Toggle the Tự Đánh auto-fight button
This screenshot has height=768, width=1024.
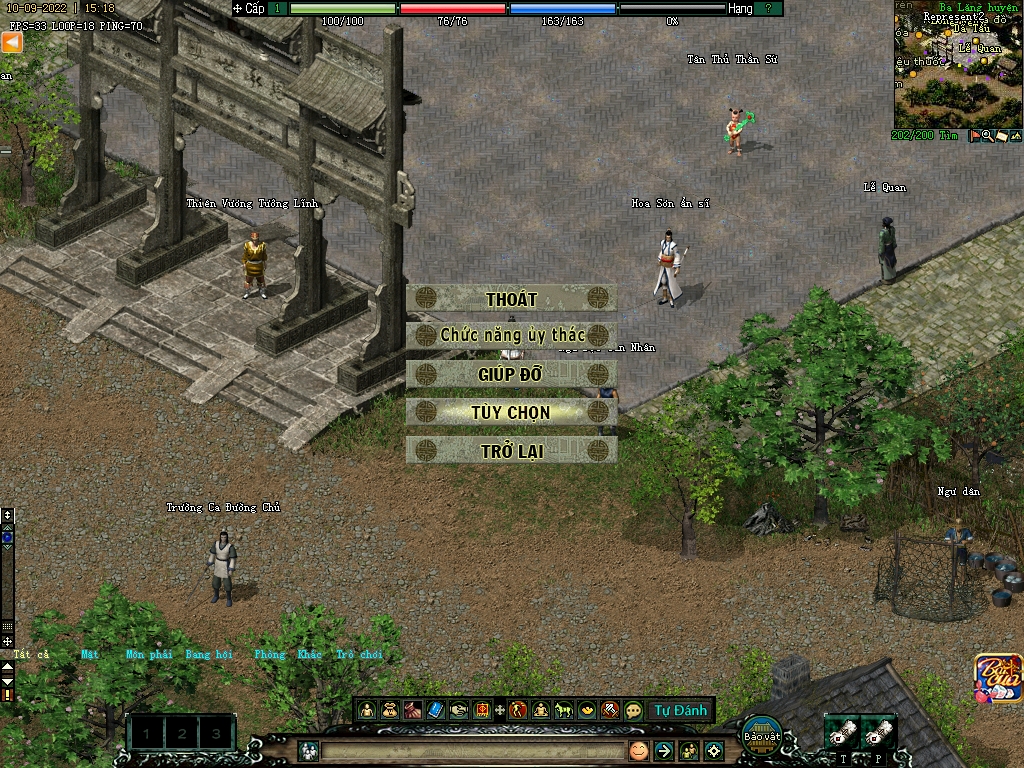coord(681,711)
